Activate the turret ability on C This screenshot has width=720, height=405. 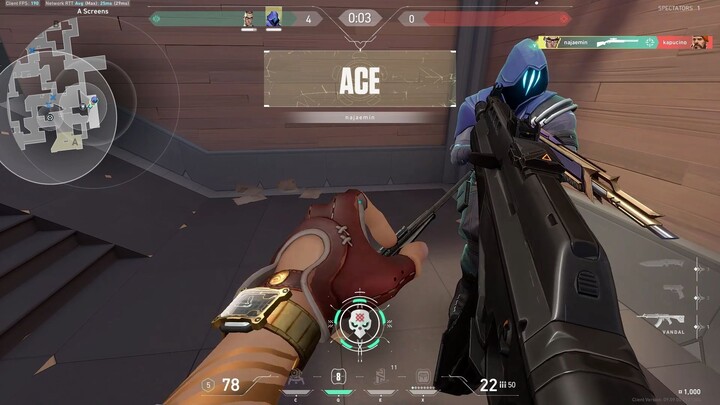(296, 378)
